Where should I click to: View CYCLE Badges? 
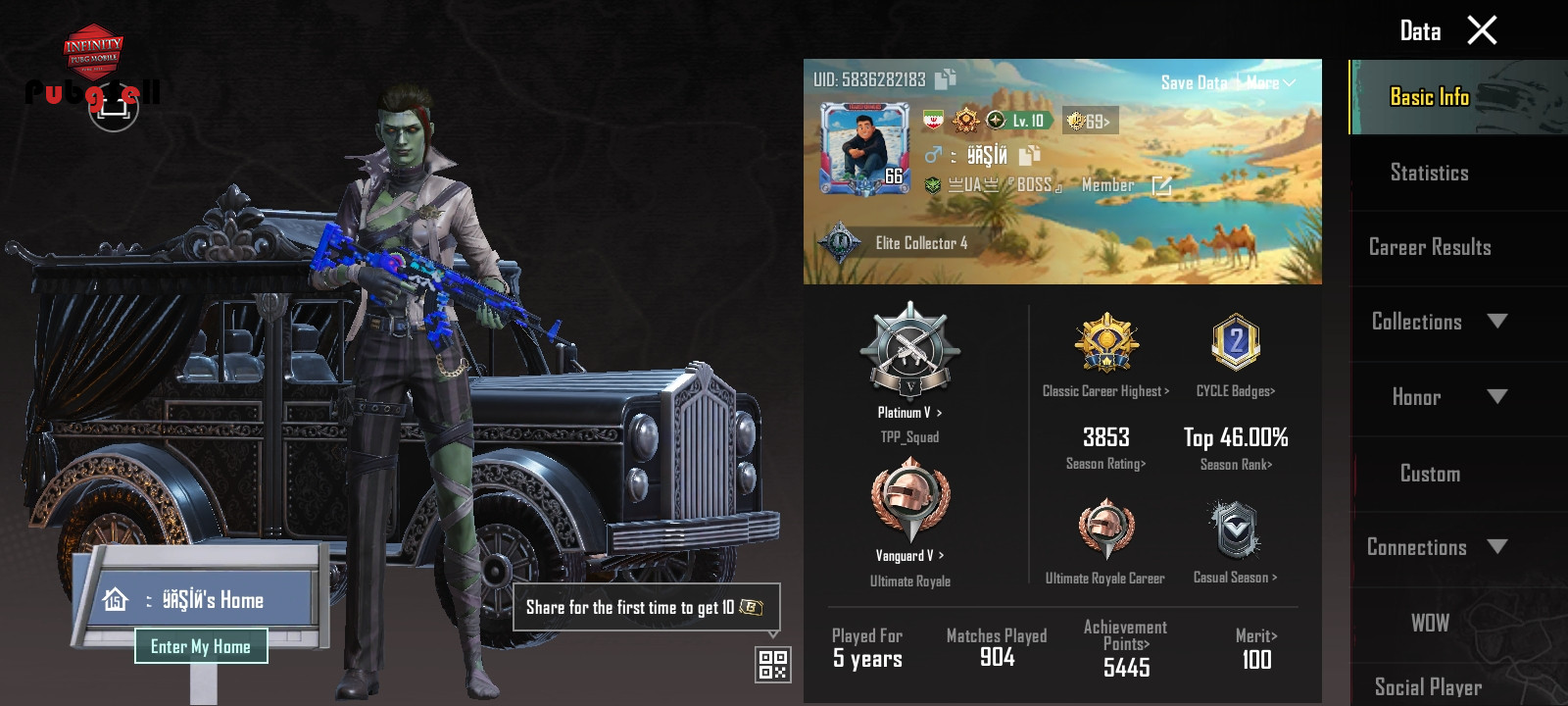point(1235,390)
